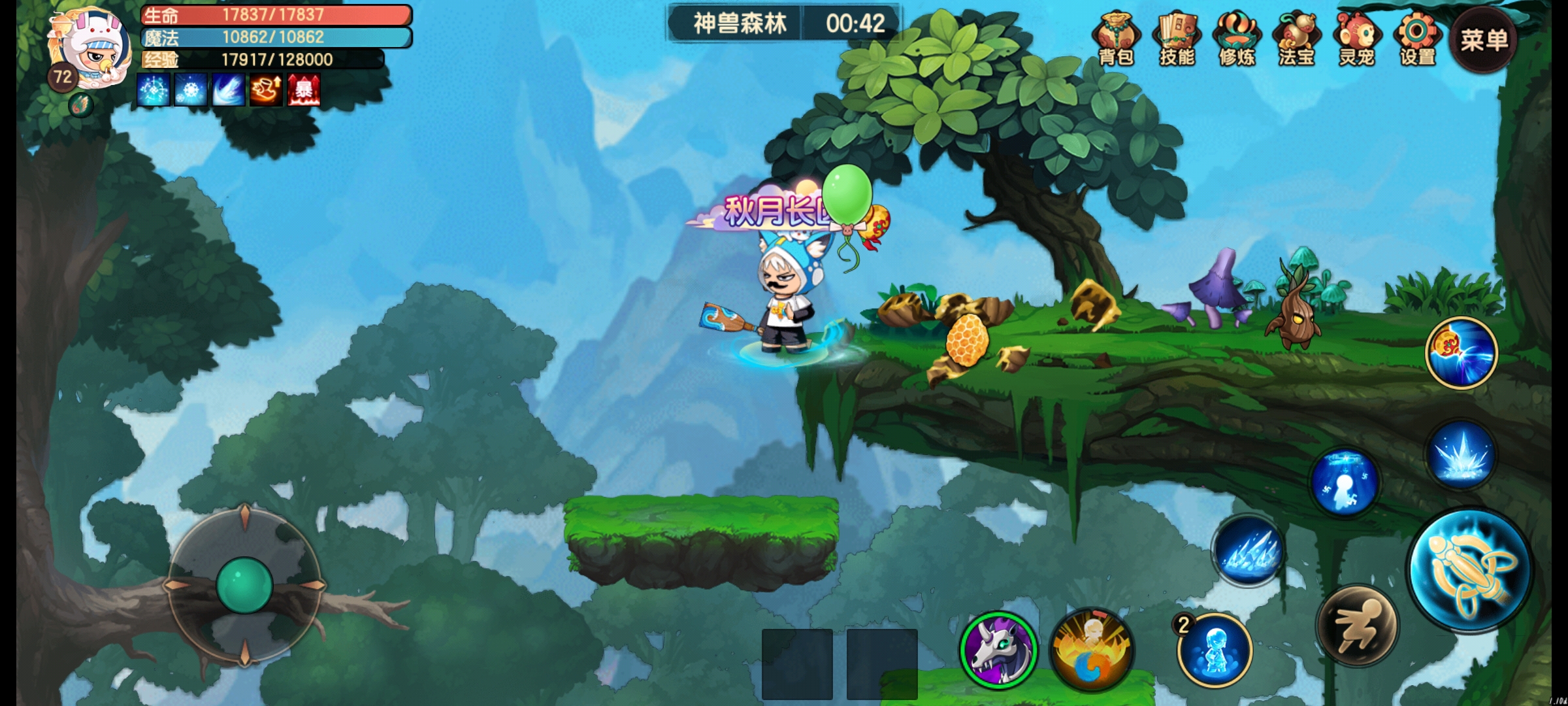Cast the ice crystal burst skill
Image resolution: width=1568 pixels, height=706 pixels.
point(1461,455)
